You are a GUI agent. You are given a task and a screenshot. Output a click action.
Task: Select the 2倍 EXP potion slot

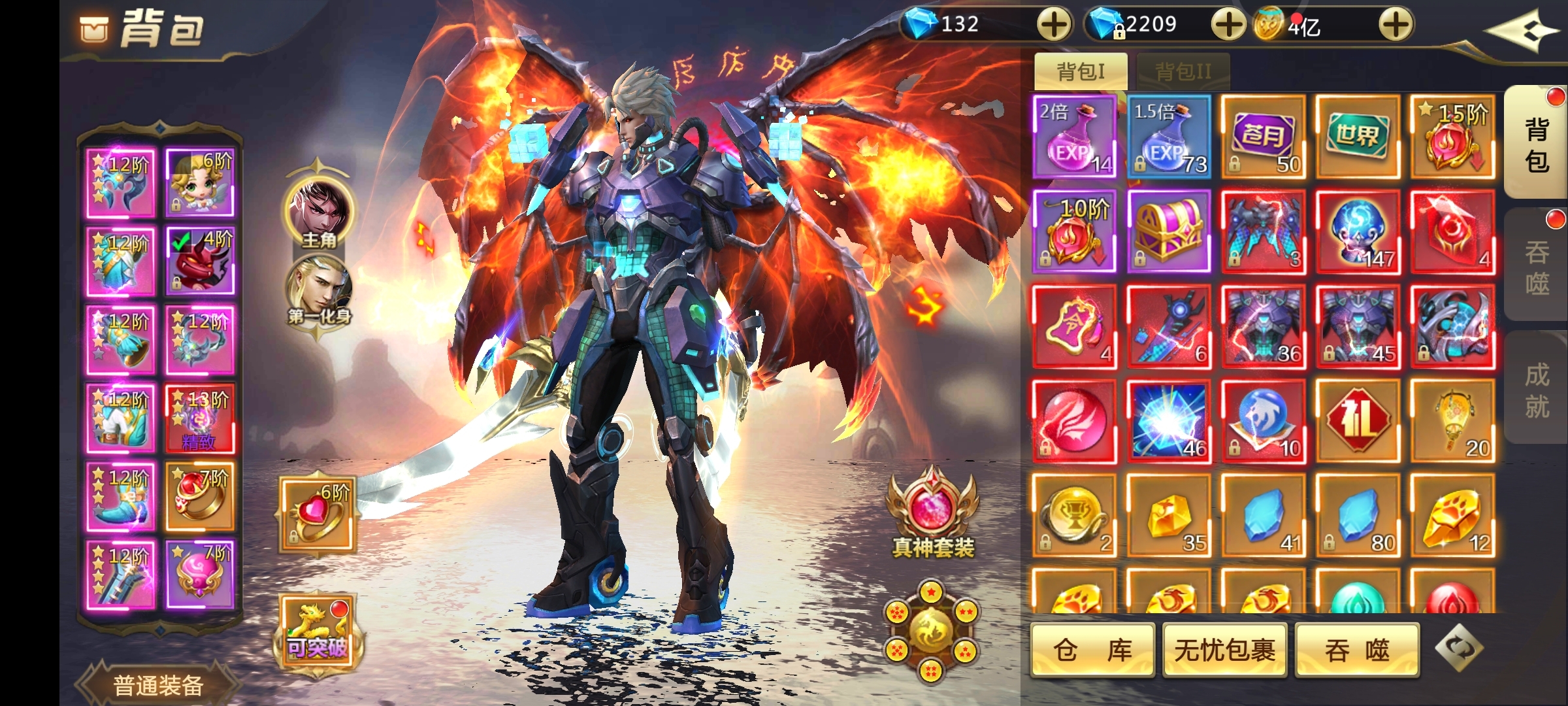pyautogui.click(x=1075, y=137)
